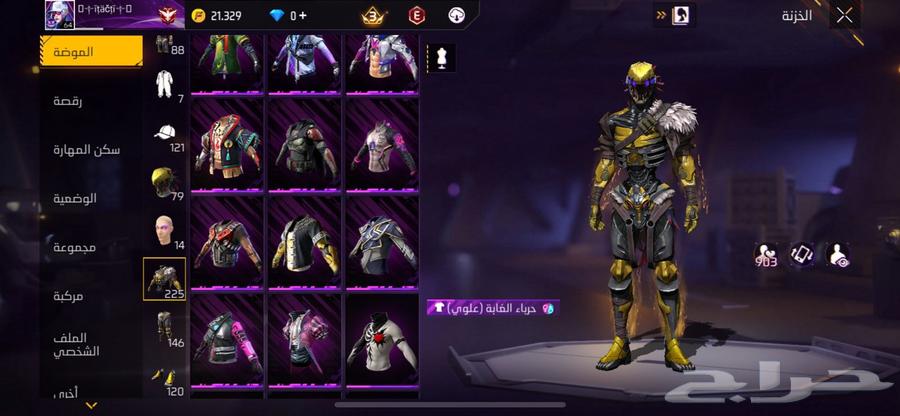Toggle the eye preview icon near character
The image size is (900, 416).
point(837,256)
